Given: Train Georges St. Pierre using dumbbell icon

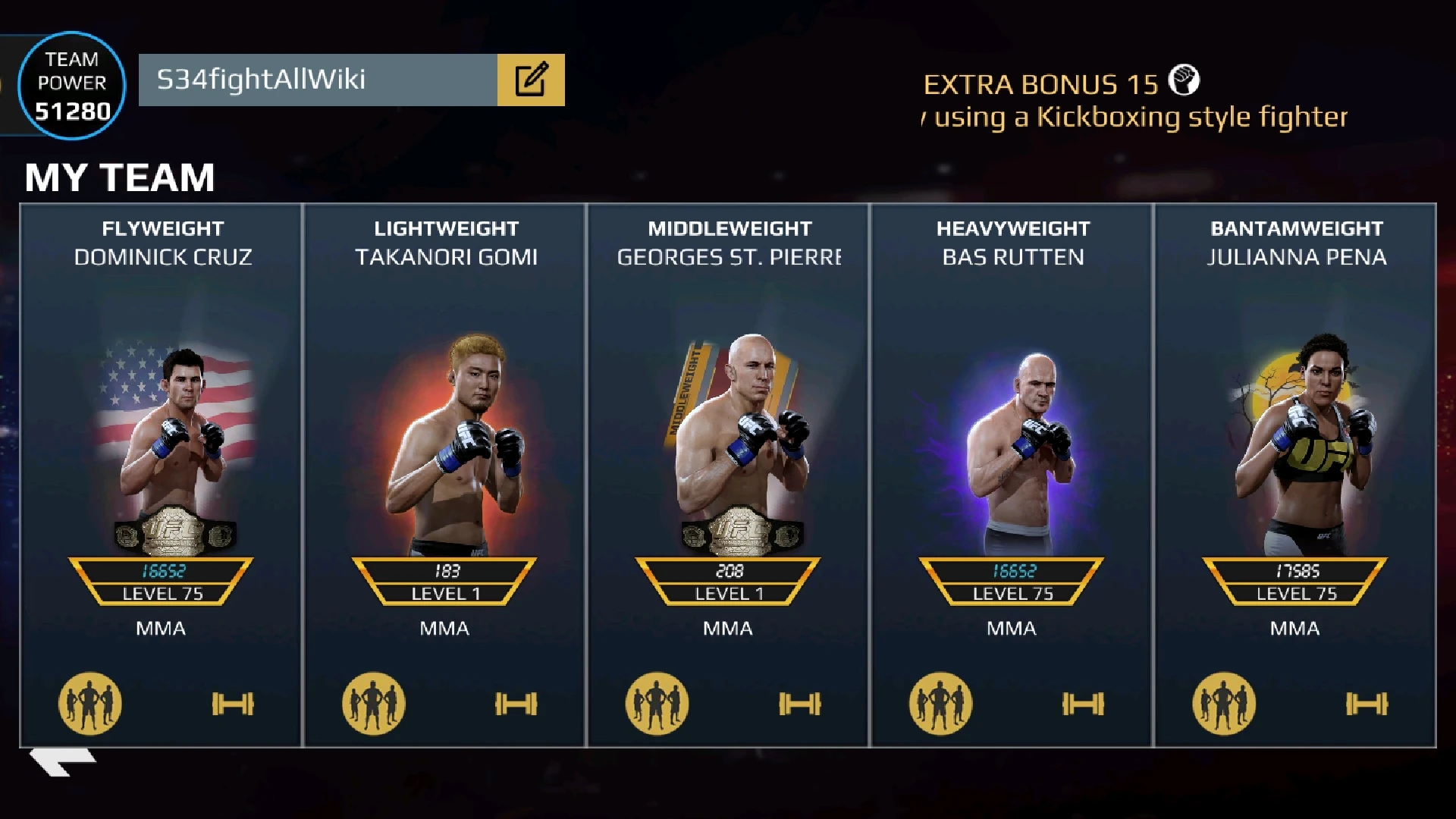Looking at the screenshot, I should [x=800, y=704].
